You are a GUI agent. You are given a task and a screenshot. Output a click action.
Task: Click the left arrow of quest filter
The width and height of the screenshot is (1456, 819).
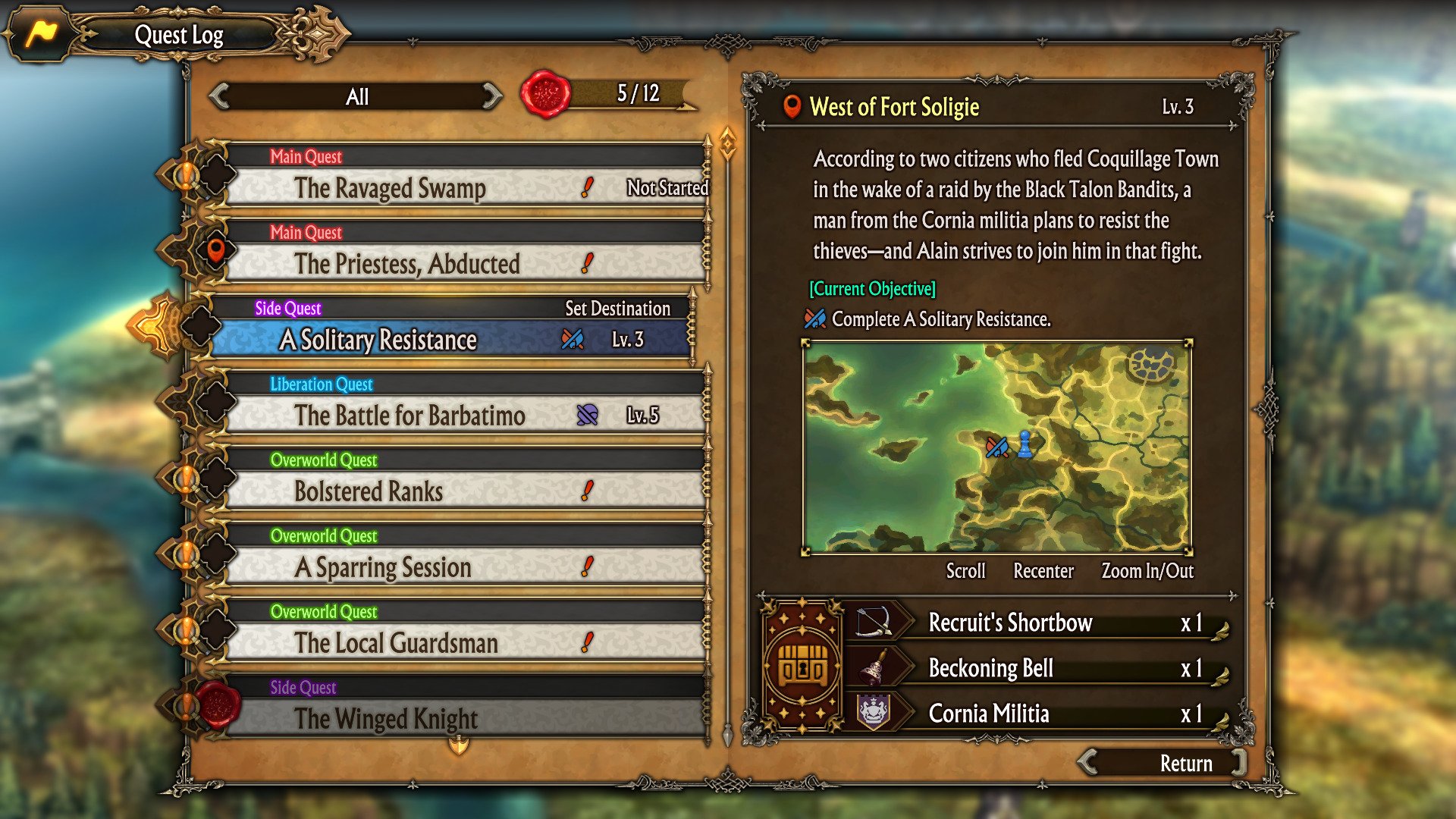click(219, 96)
